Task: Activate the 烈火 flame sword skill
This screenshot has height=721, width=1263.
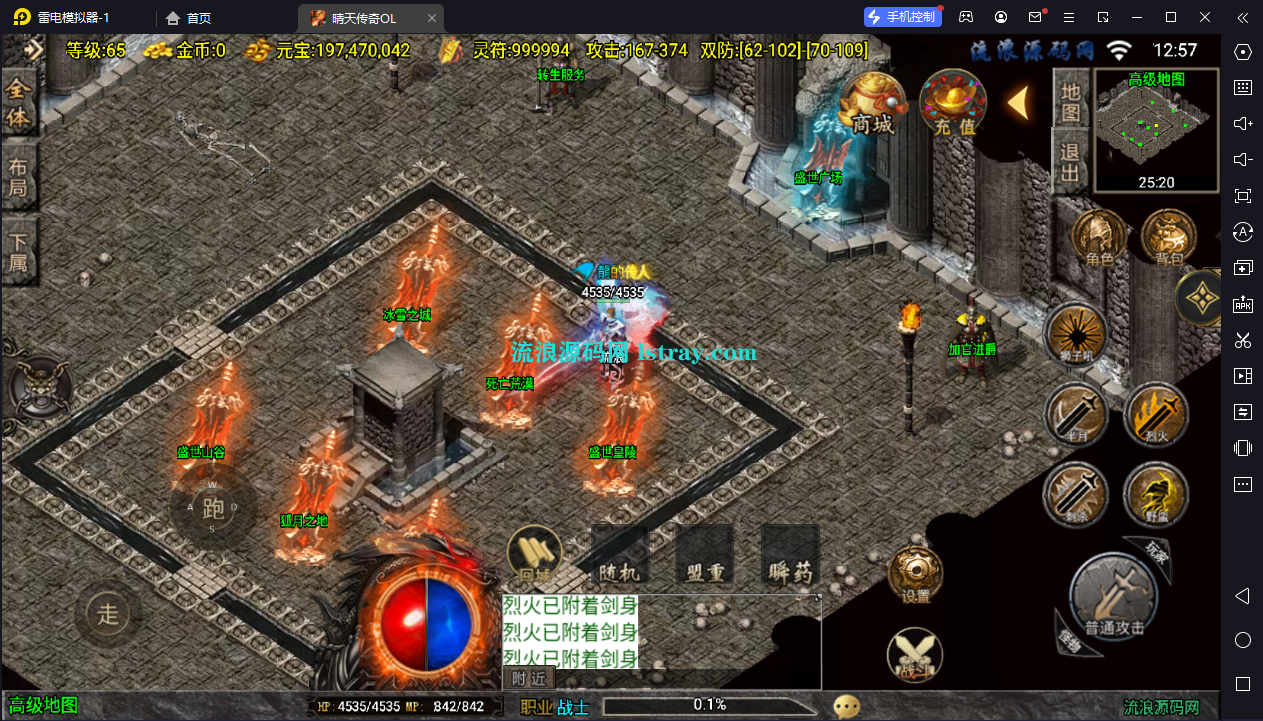Action: (1154, 415)
